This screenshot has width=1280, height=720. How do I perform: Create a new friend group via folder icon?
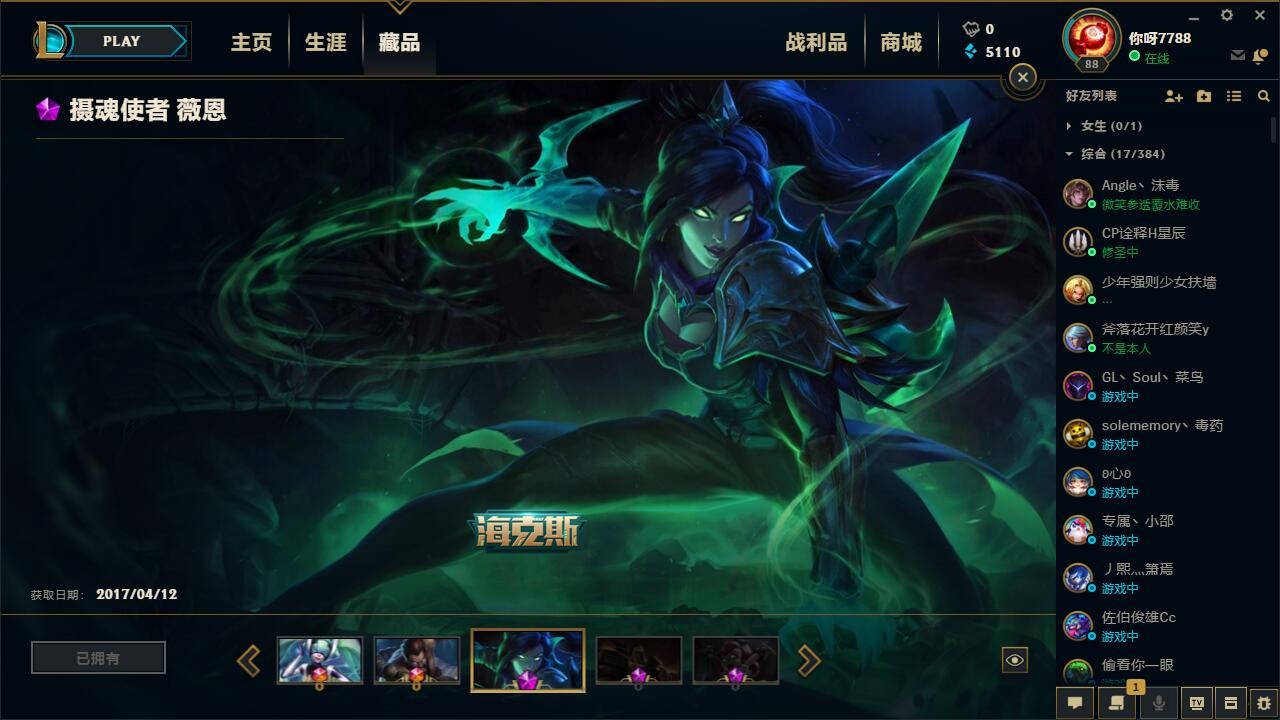click(1204, 96)
